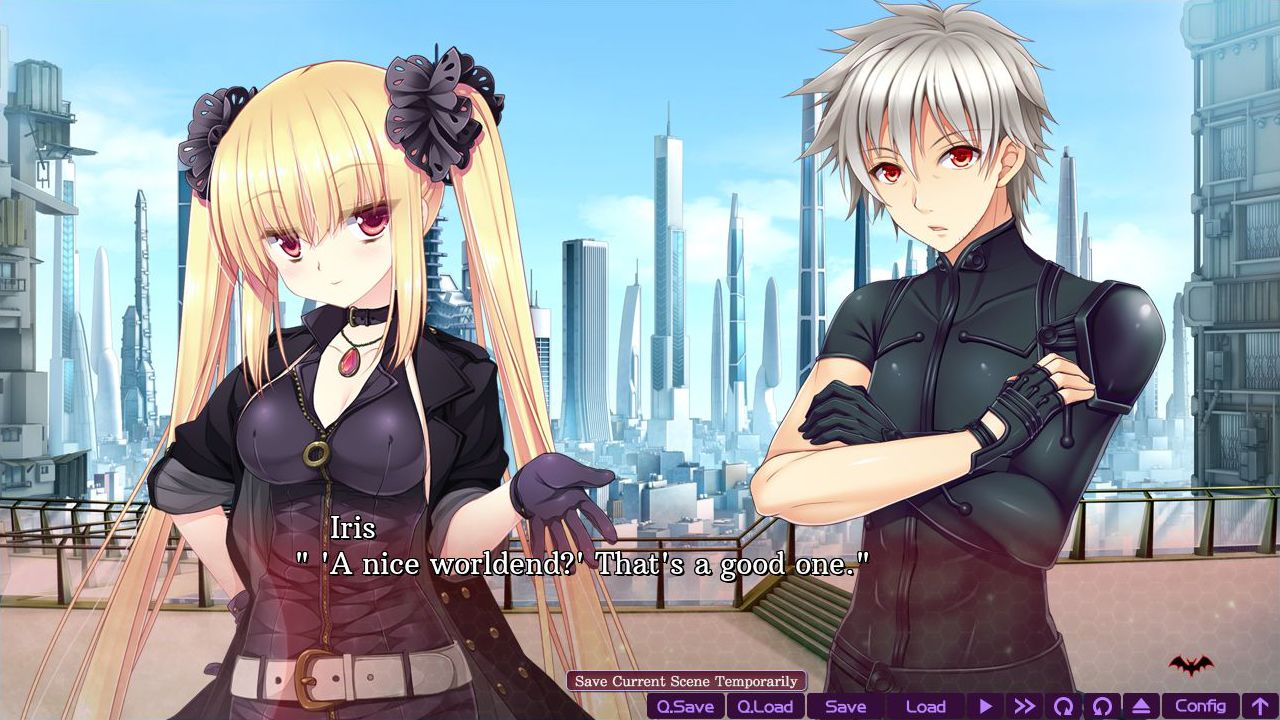The height and width of the screenshot is (720, 1280).
Task: Start auto-play with the single triangle button
Action: tap(985, 706)
